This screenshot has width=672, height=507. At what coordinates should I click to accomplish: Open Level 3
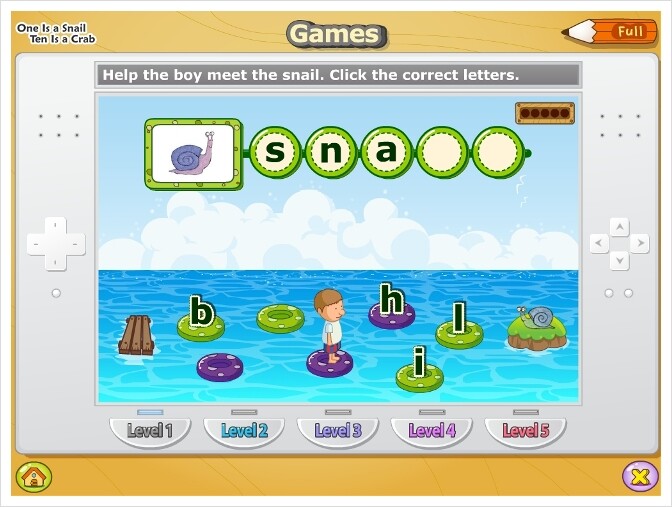point(338,431)
